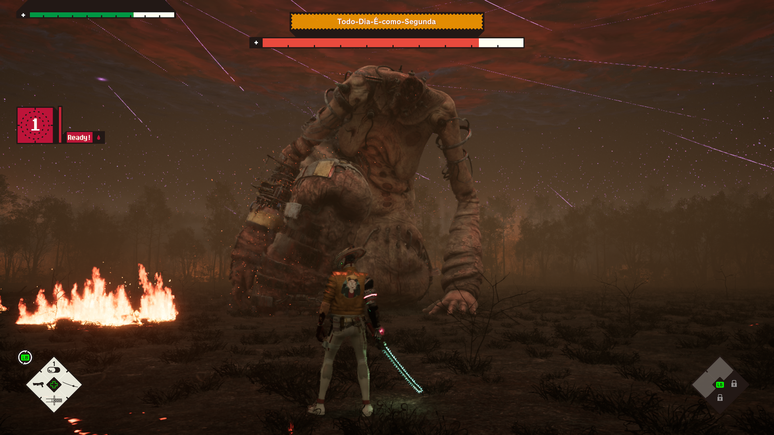This screenshot has height=435, width=774.
Task: Click the locked bottom skill slot
Action: tap(720, 398)
